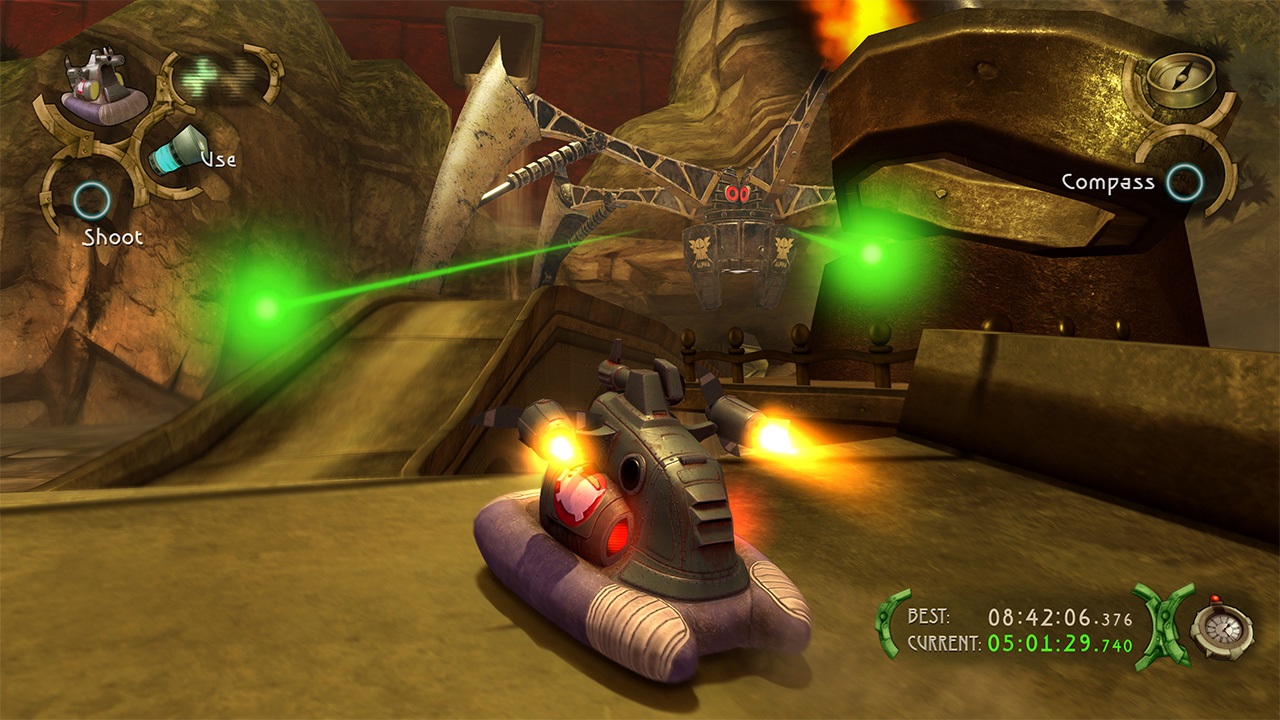The width and height of the screenshot is (1280, 720).
Task: Select the stopwatch timer icon
Action: pyautogui.click(x=1222, y=629)
